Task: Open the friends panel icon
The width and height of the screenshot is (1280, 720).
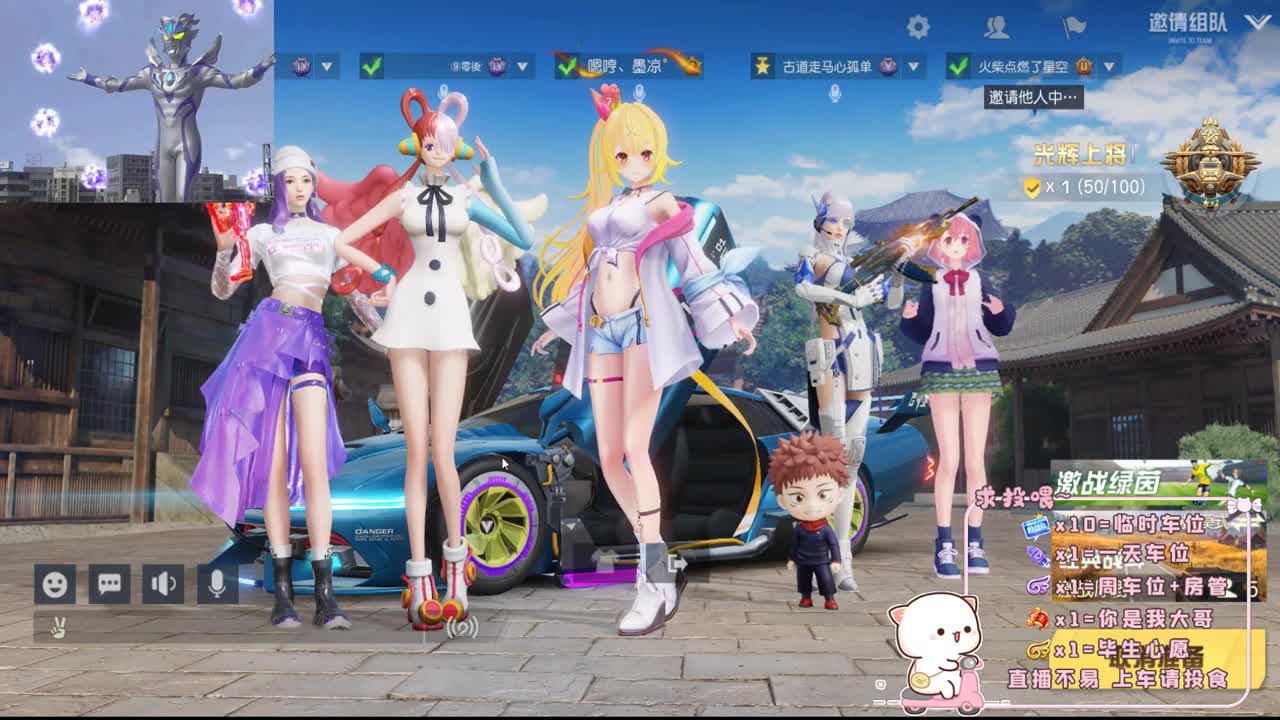Action: coord(996,25)
